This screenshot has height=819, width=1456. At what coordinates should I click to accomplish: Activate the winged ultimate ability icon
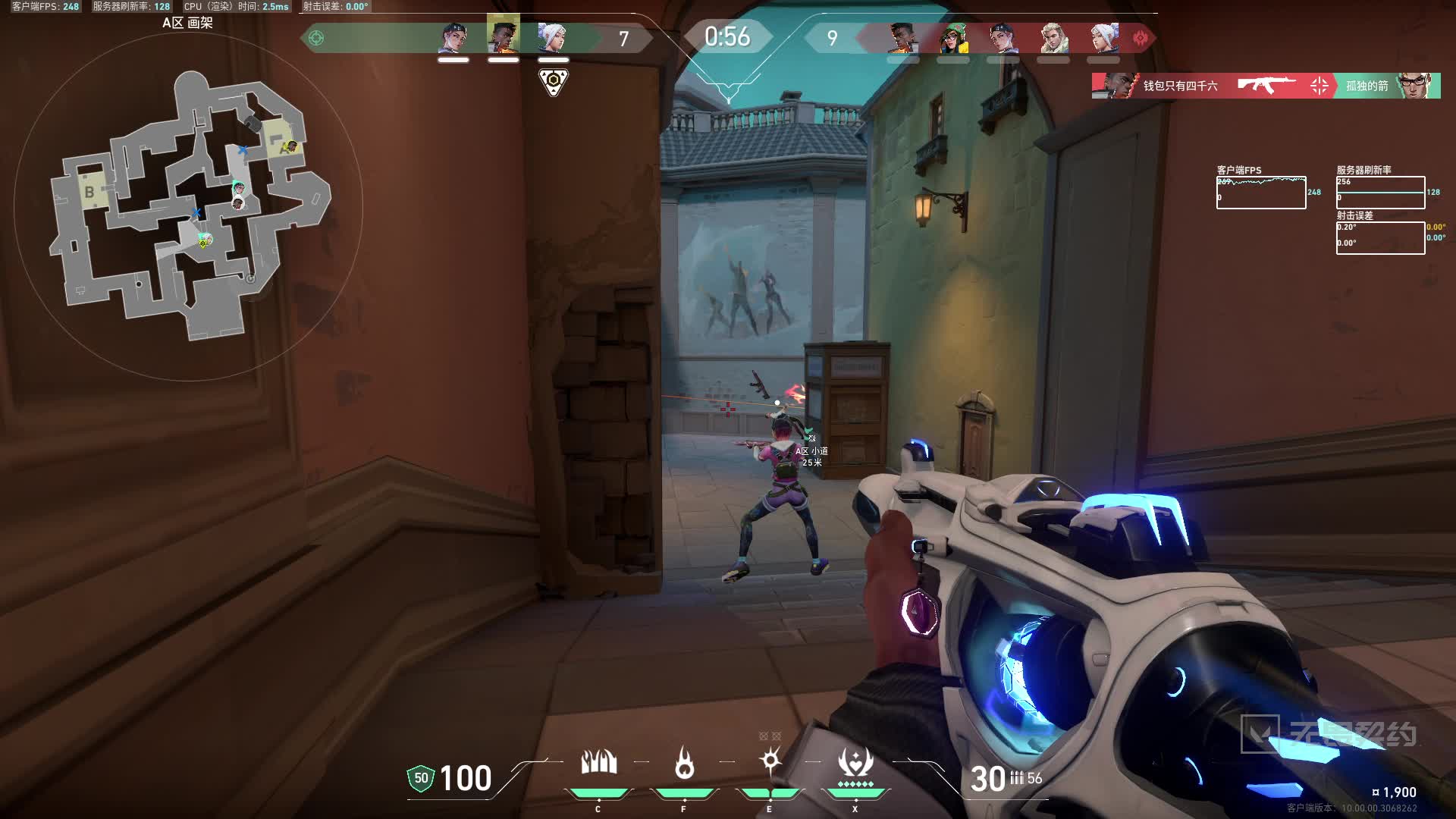[855, 764]
